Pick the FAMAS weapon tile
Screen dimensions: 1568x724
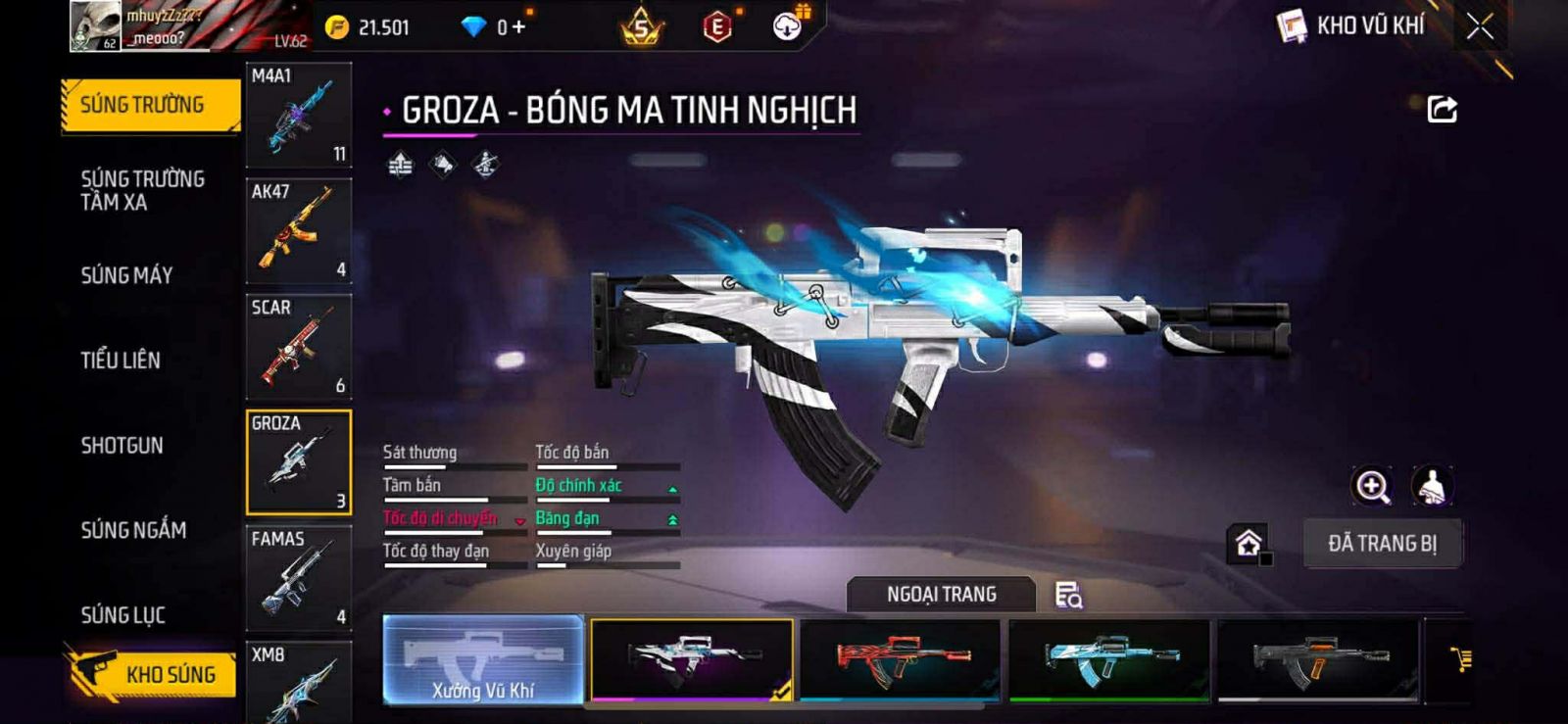(x=298, y=578)
